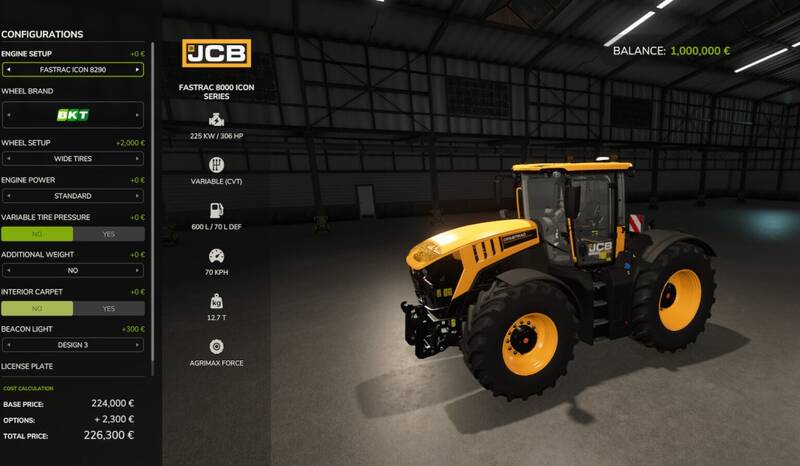Image resolution: width=800 pixels, height=466 pixels.
Task: Change beacon light to next design
Action: 138,345
